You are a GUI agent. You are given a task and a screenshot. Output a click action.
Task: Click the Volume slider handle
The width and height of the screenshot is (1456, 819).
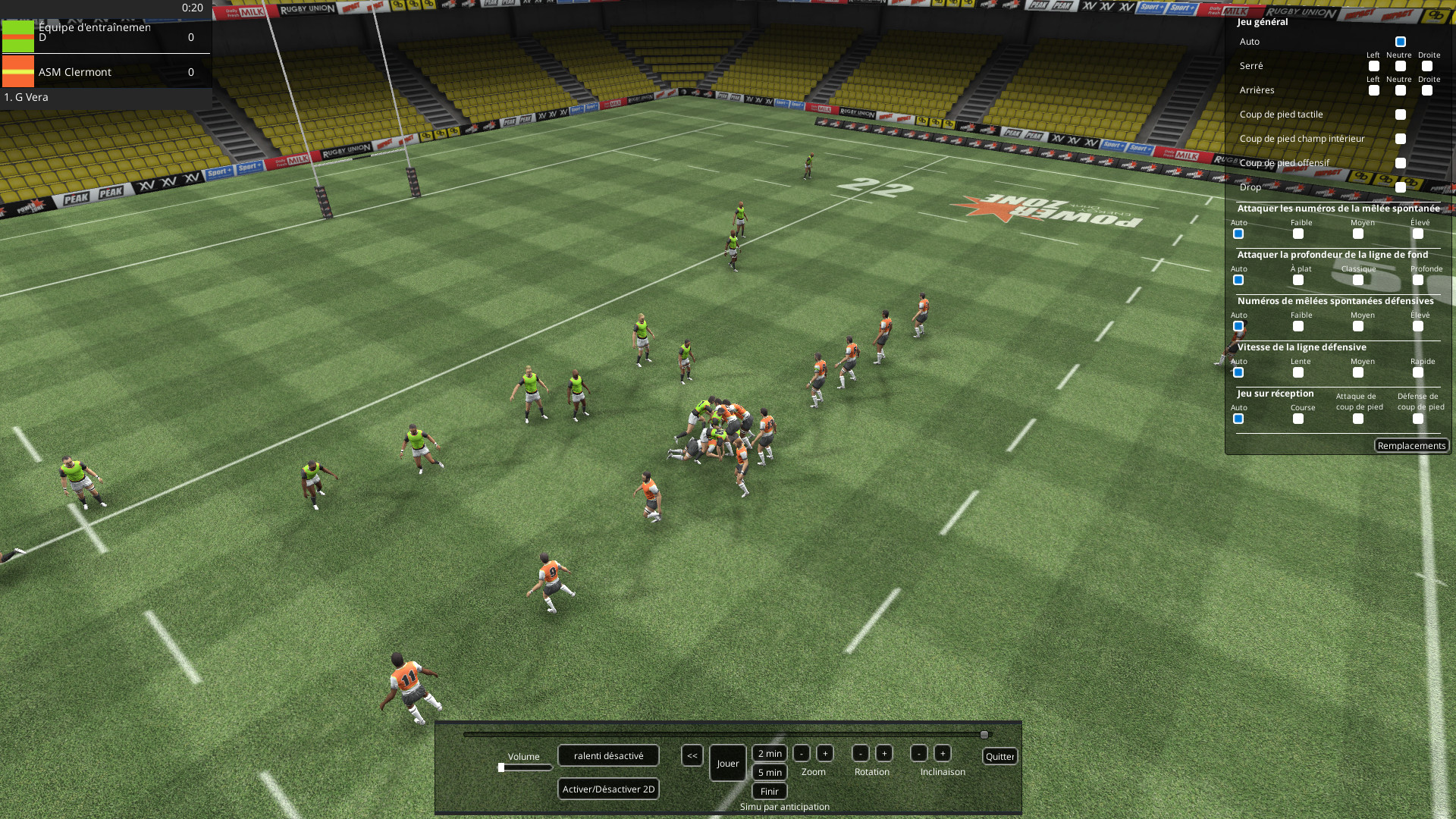(502, 767)
